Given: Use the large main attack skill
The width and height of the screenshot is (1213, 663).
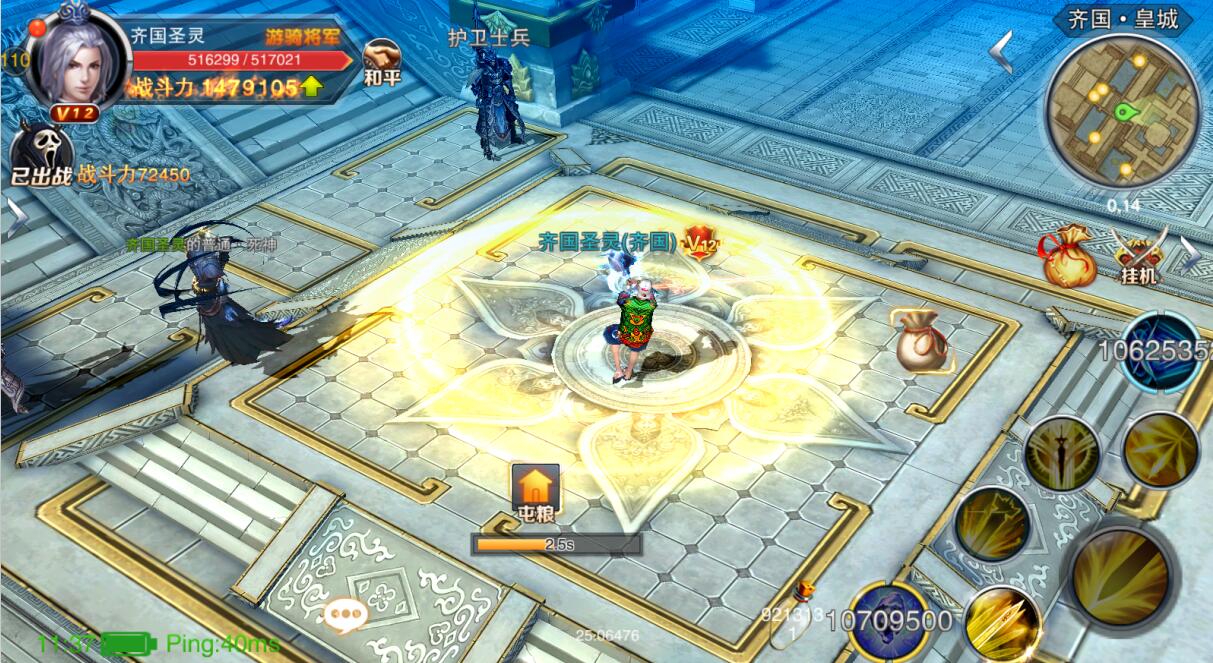Looking at the screenshot, I should pos(1118,577).
